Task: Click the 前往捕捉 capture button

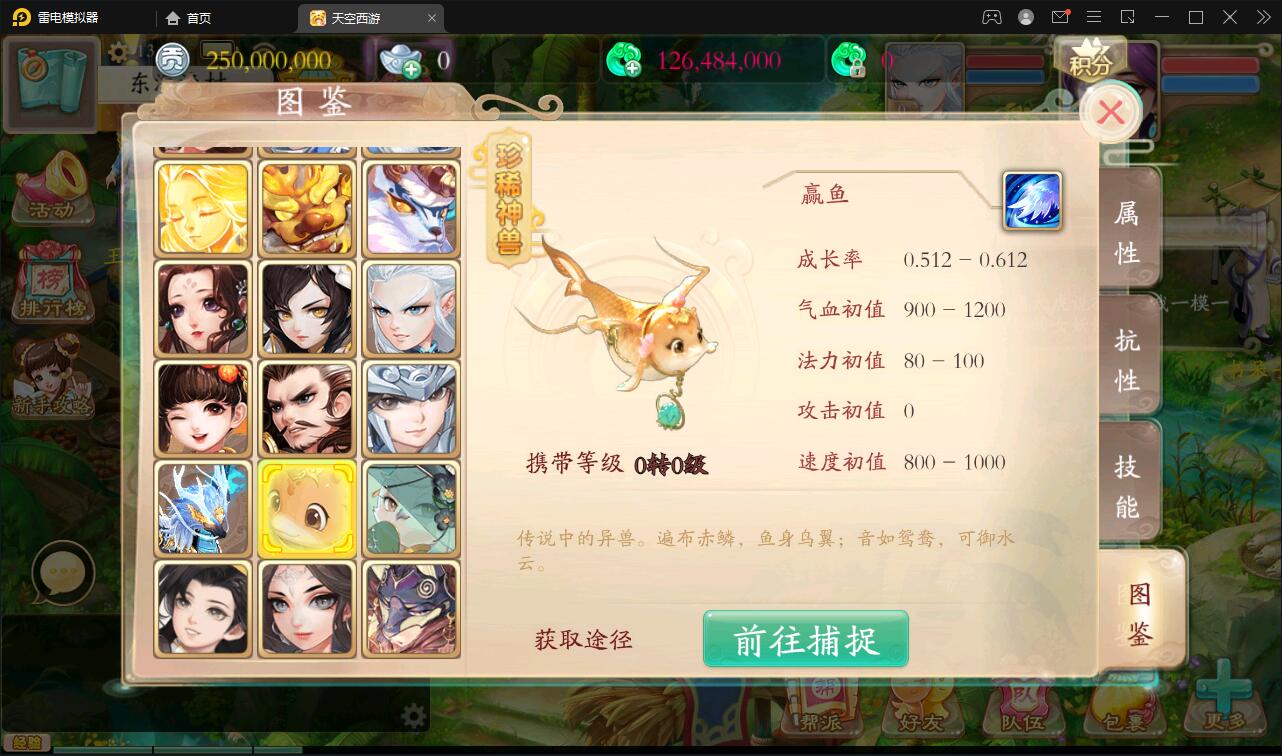Action: pyautogui.click(x=805, y=640)
